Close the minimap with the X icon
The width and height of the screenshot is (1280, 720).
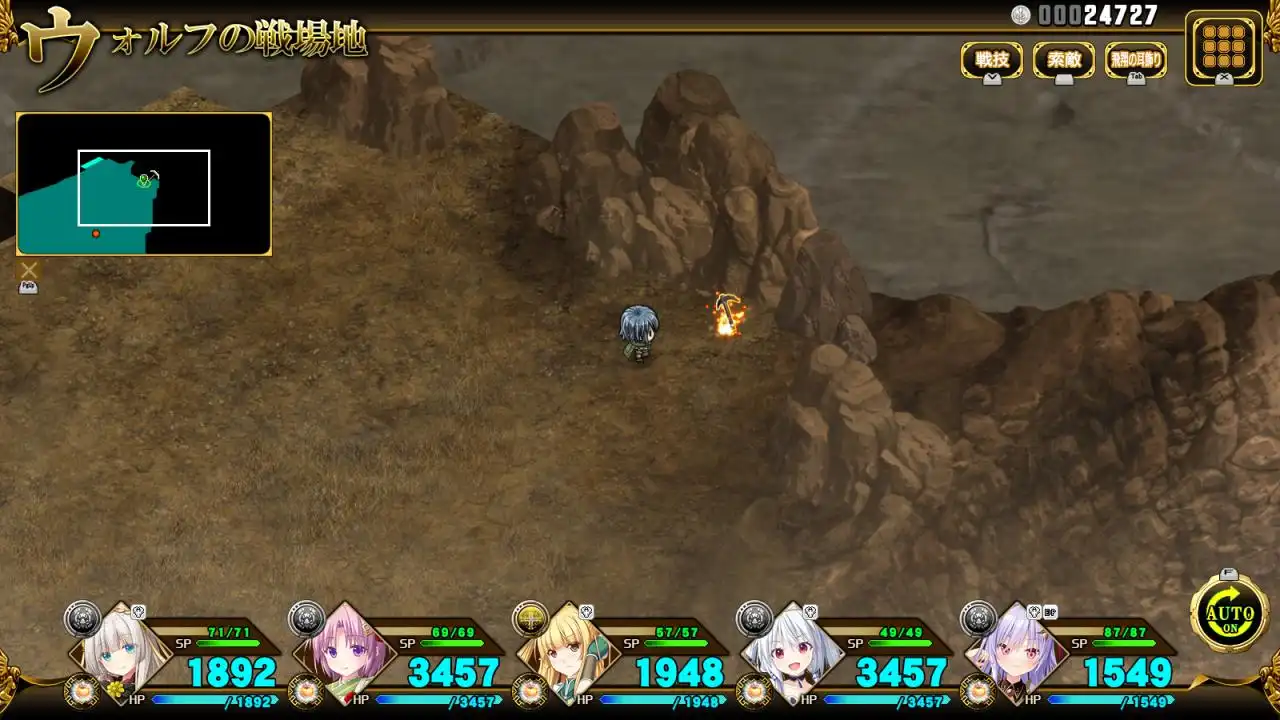click(x=29, y=270)
